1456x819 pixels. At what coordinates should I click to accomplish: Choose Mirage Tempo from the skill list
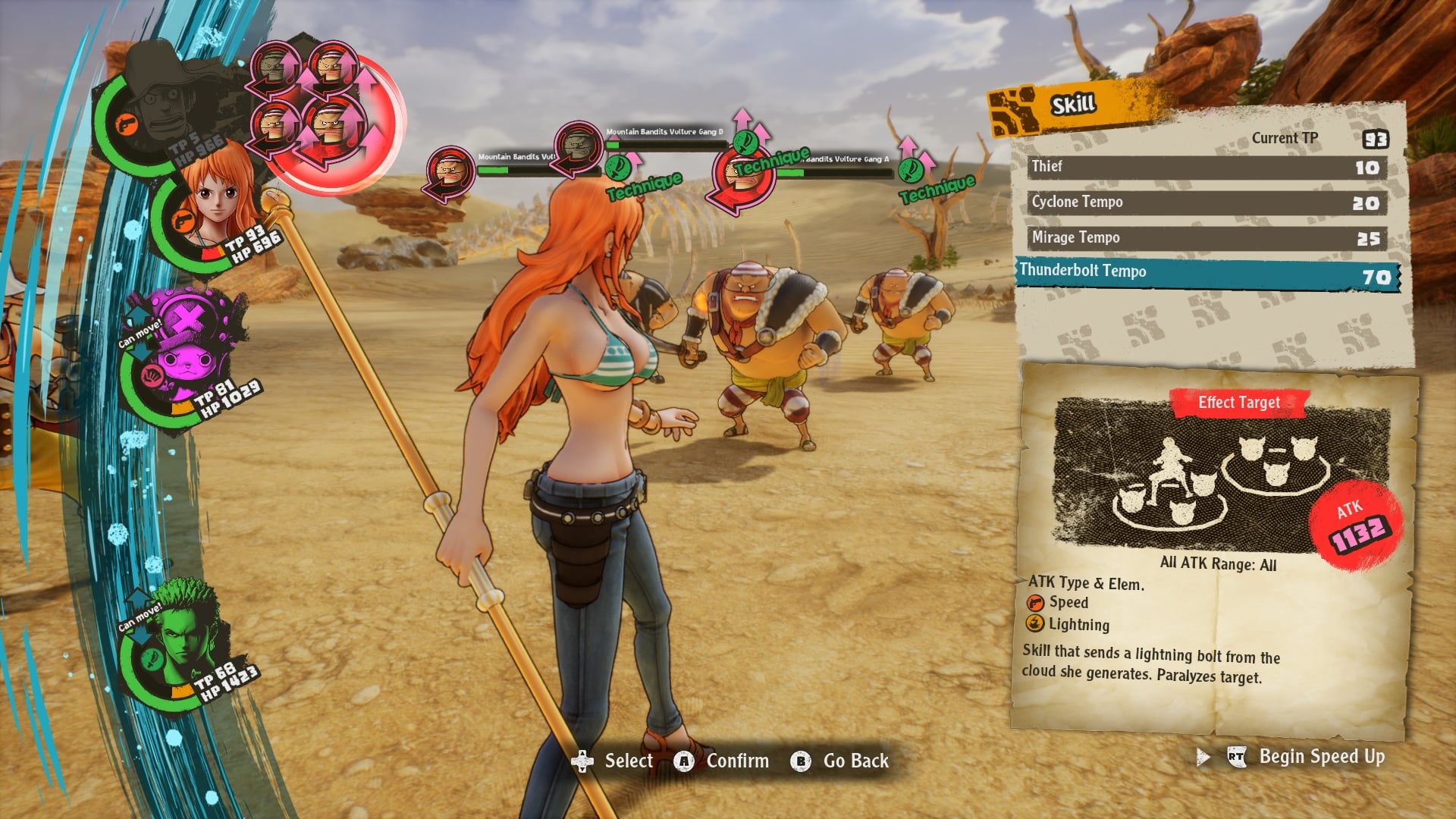1206,237
